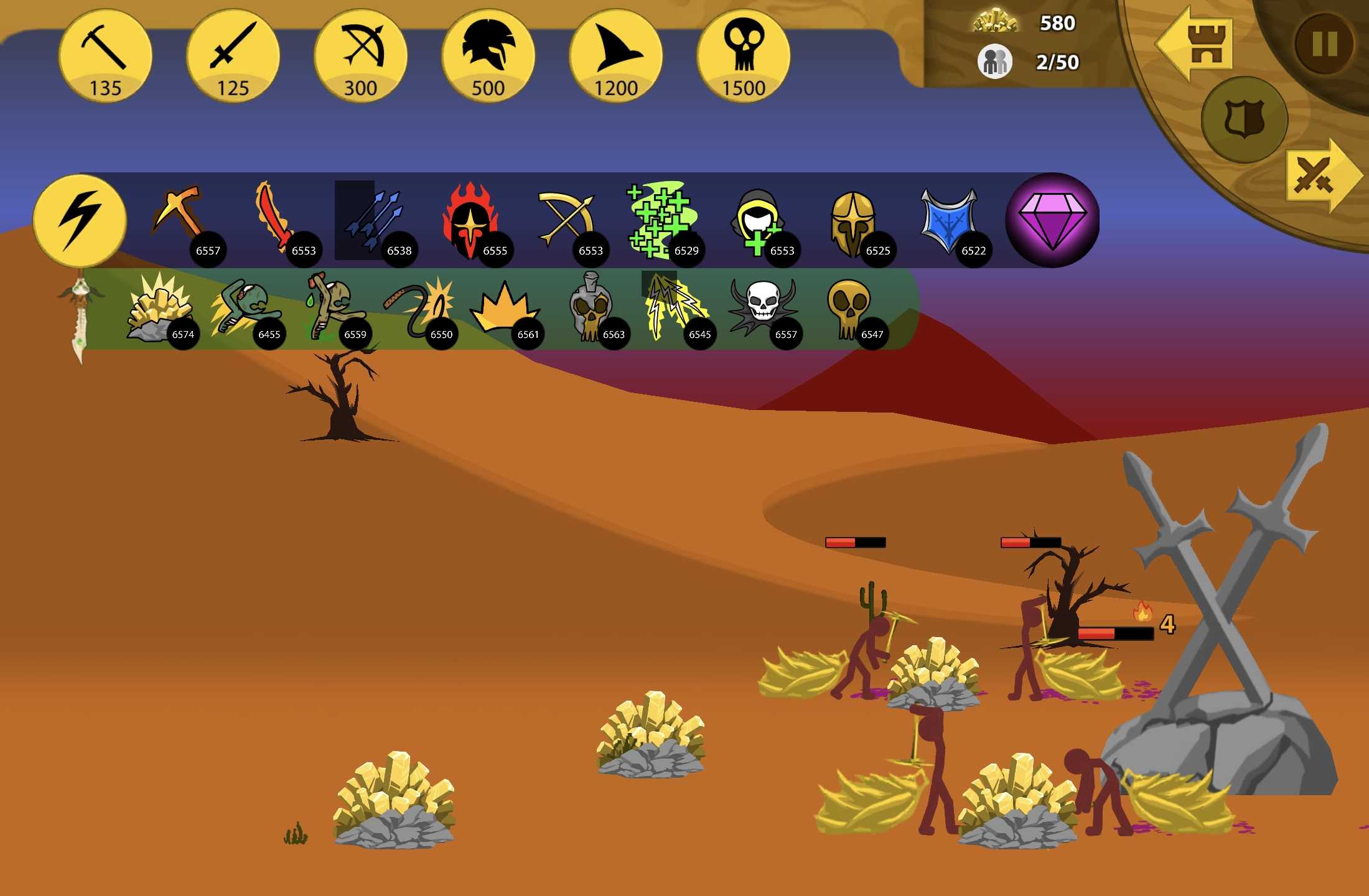Toggle the yellow lightning bolt button
The image size is (1369, 896).
click(x=80, y=220)
